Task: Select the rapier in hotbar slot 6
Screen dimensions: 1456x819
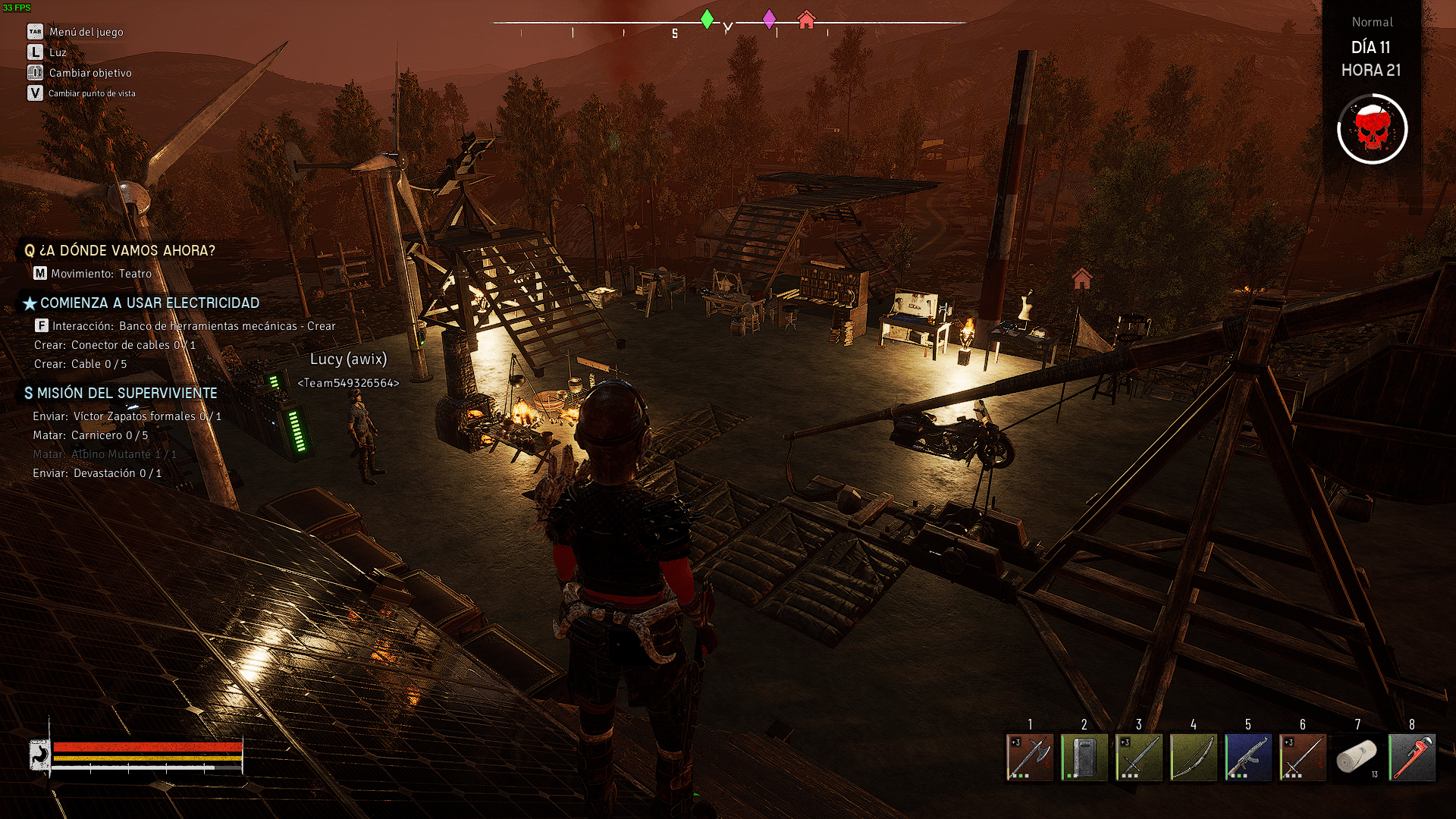Action: click(x=1303, y=757)
